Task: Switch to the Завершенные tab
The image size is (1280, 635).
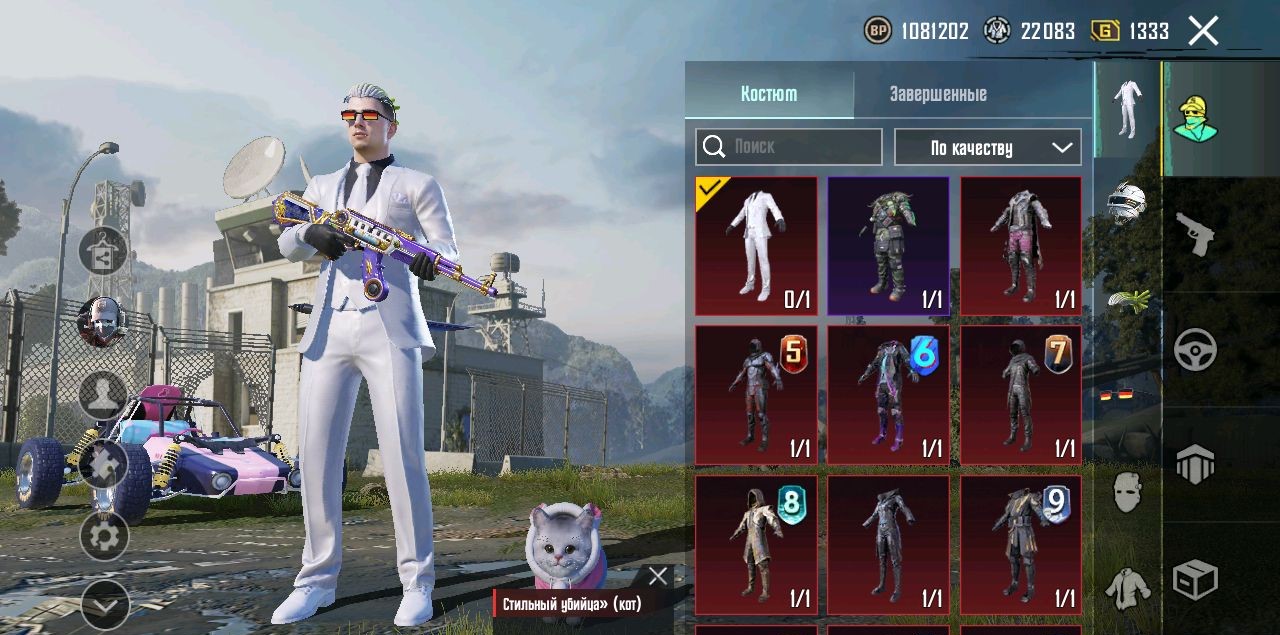Action: (x=938, y=94)
